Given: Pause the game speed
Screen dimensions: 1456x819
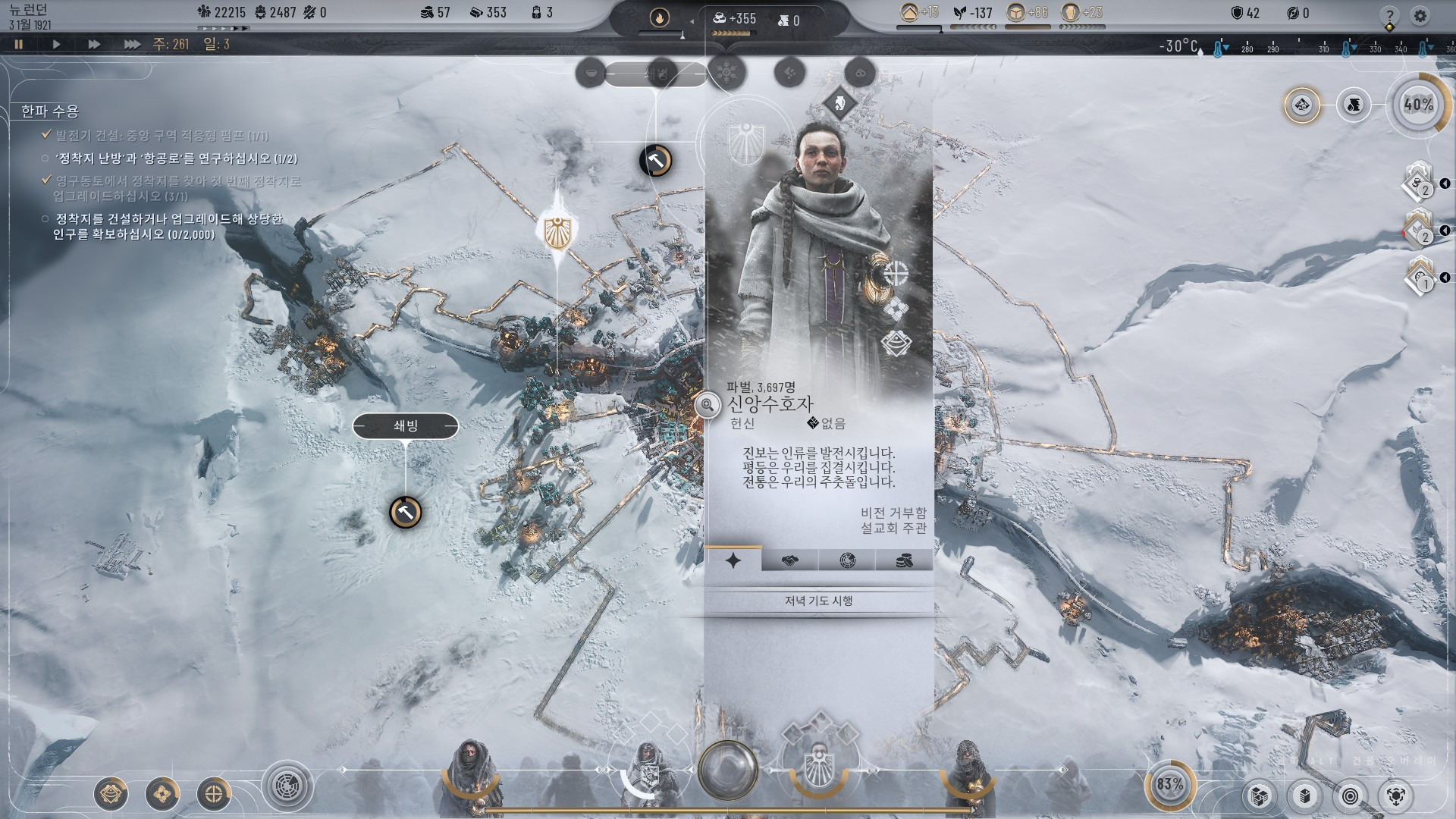Looking at the screenshot, I should pos(19,44).
